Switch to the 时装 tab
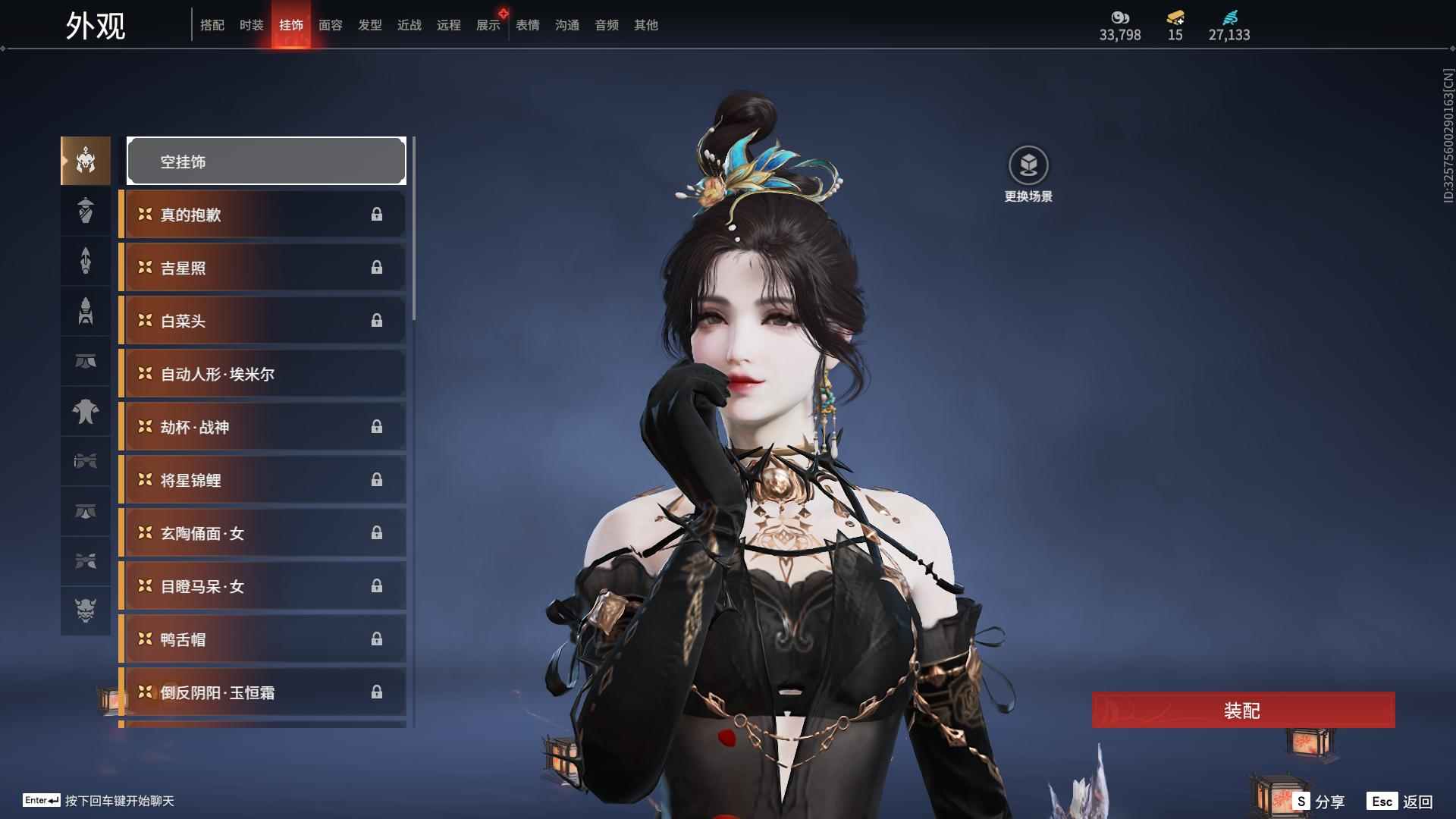Screen dimensions: 1456x819 (251, 25)
